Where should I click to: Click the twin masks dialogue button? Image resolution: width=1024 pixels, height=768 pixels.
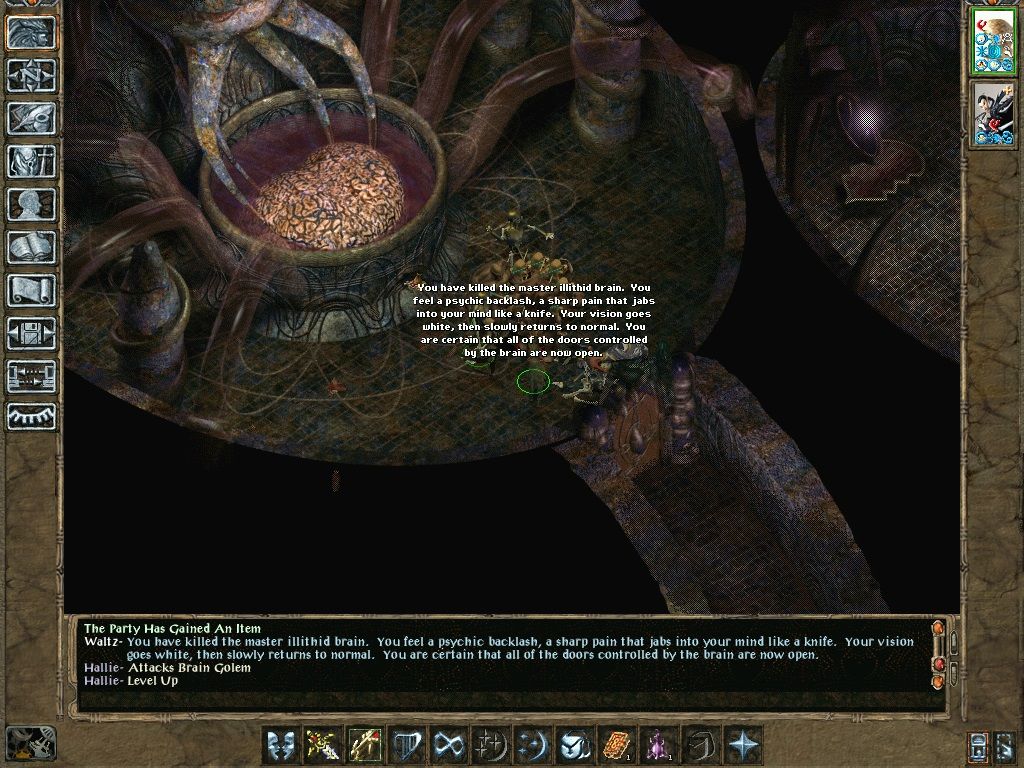click(x=281, y=746)
